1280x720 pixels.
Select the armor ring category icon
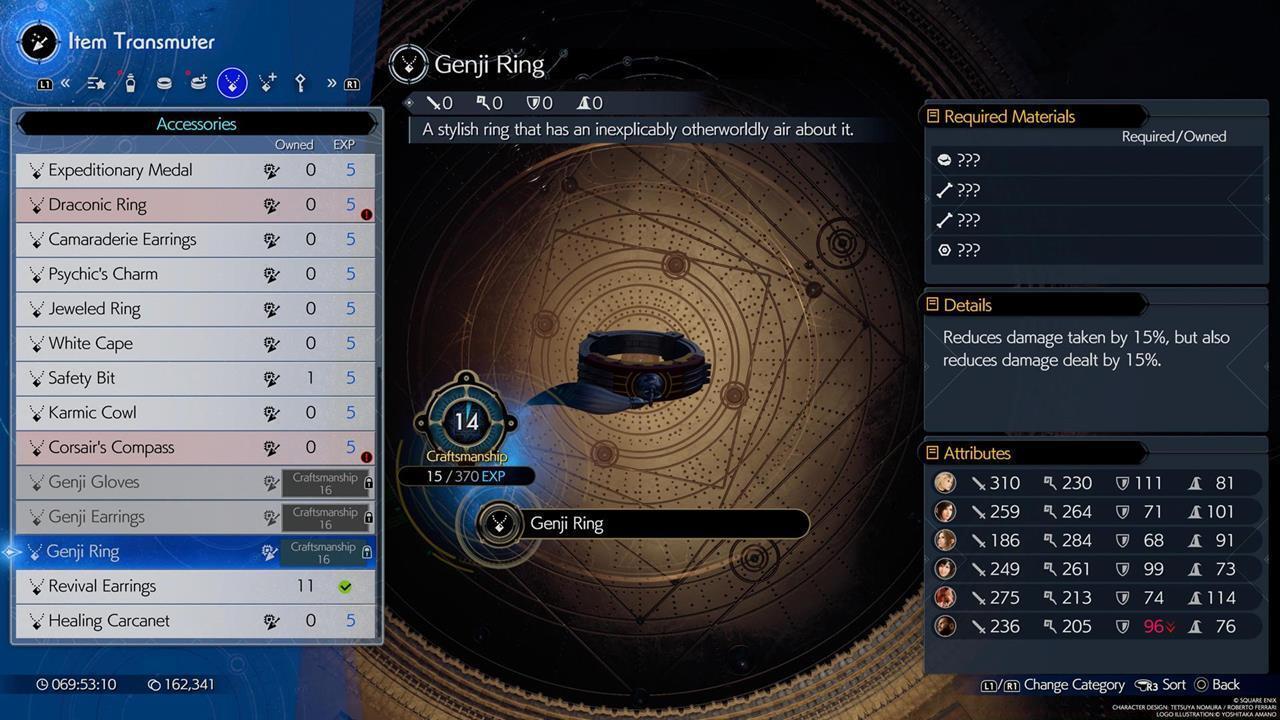pyautogui.click(x=164, y=83)
